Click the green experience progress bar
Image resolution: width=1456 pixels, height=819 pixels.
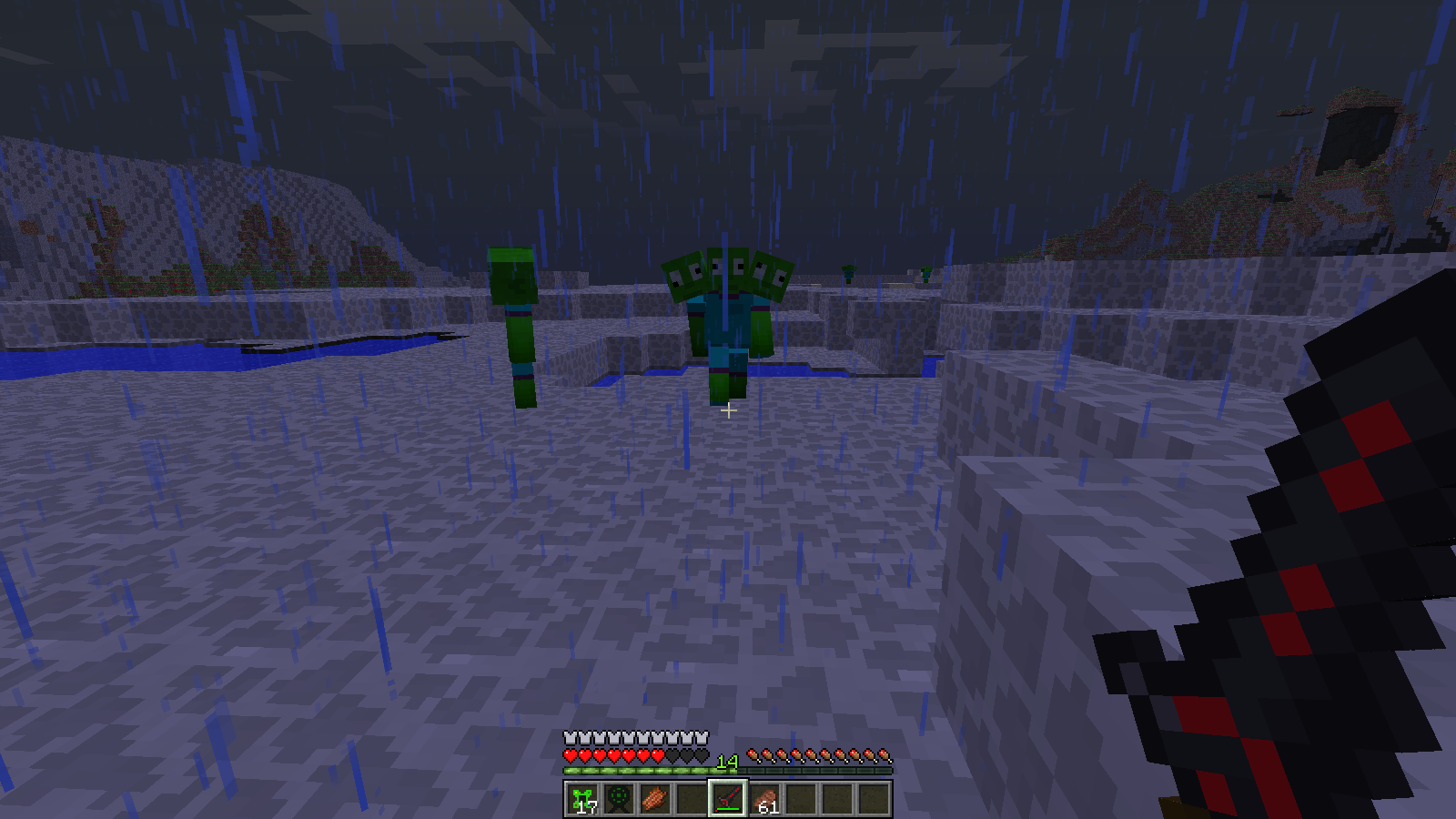click(x=637, y=770)
